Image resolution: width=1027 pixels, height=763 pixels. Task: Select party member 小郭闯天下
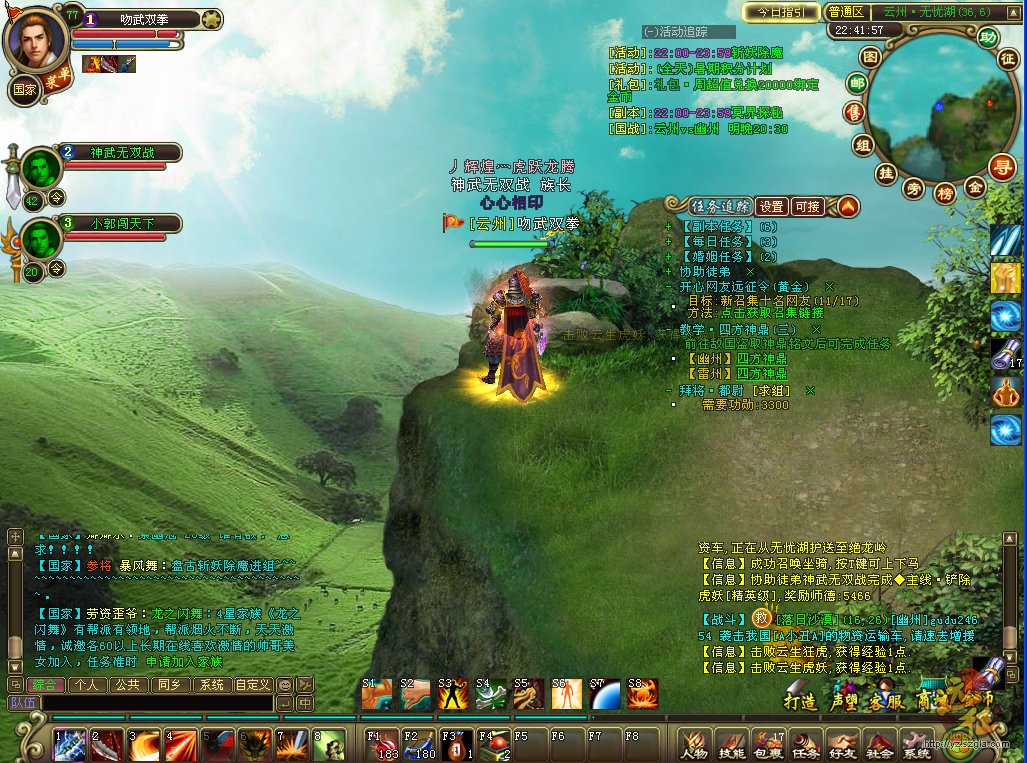(123, 223)
